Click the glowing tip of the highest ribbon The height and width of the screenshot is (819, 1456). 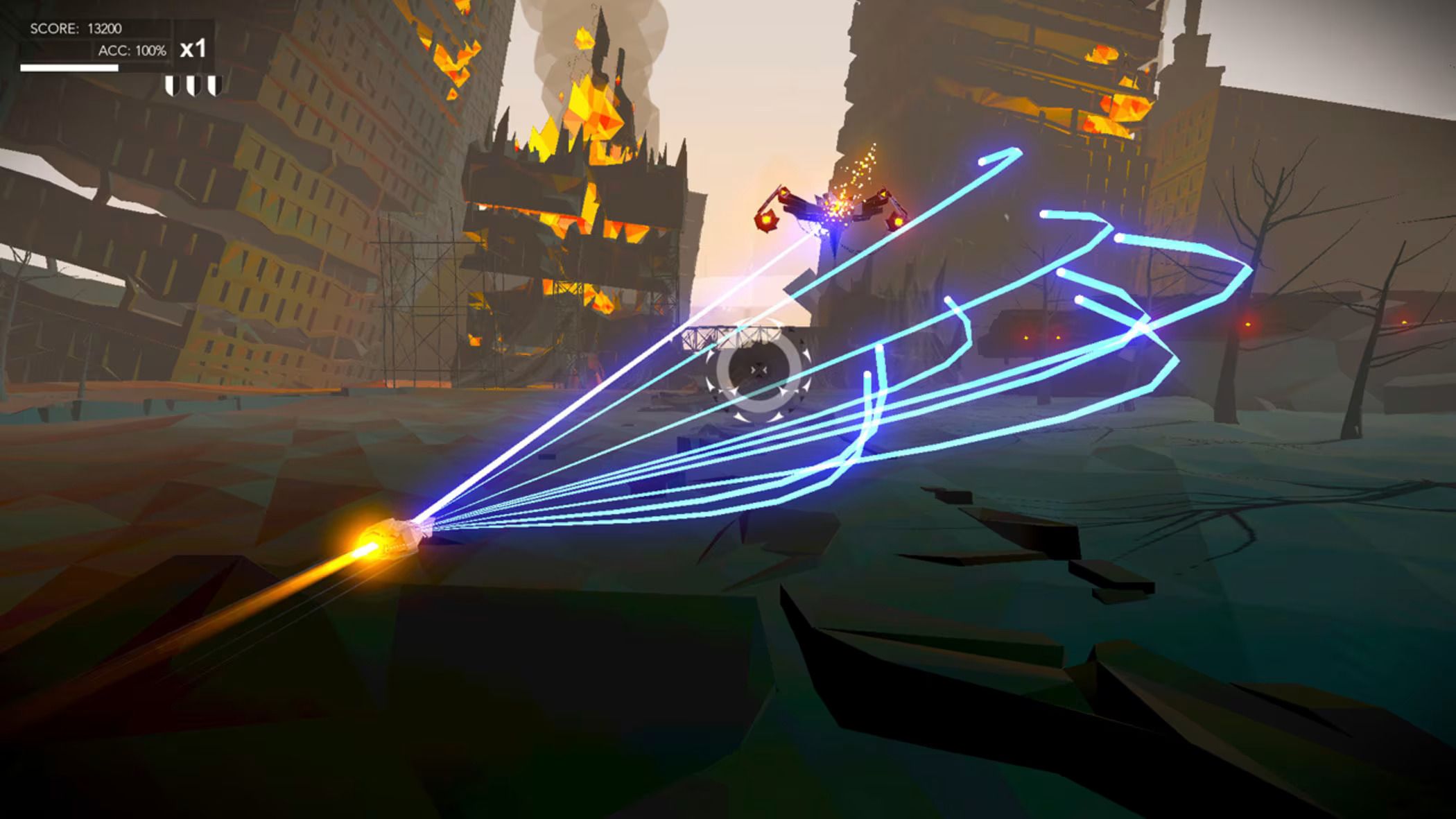[983, 161]
